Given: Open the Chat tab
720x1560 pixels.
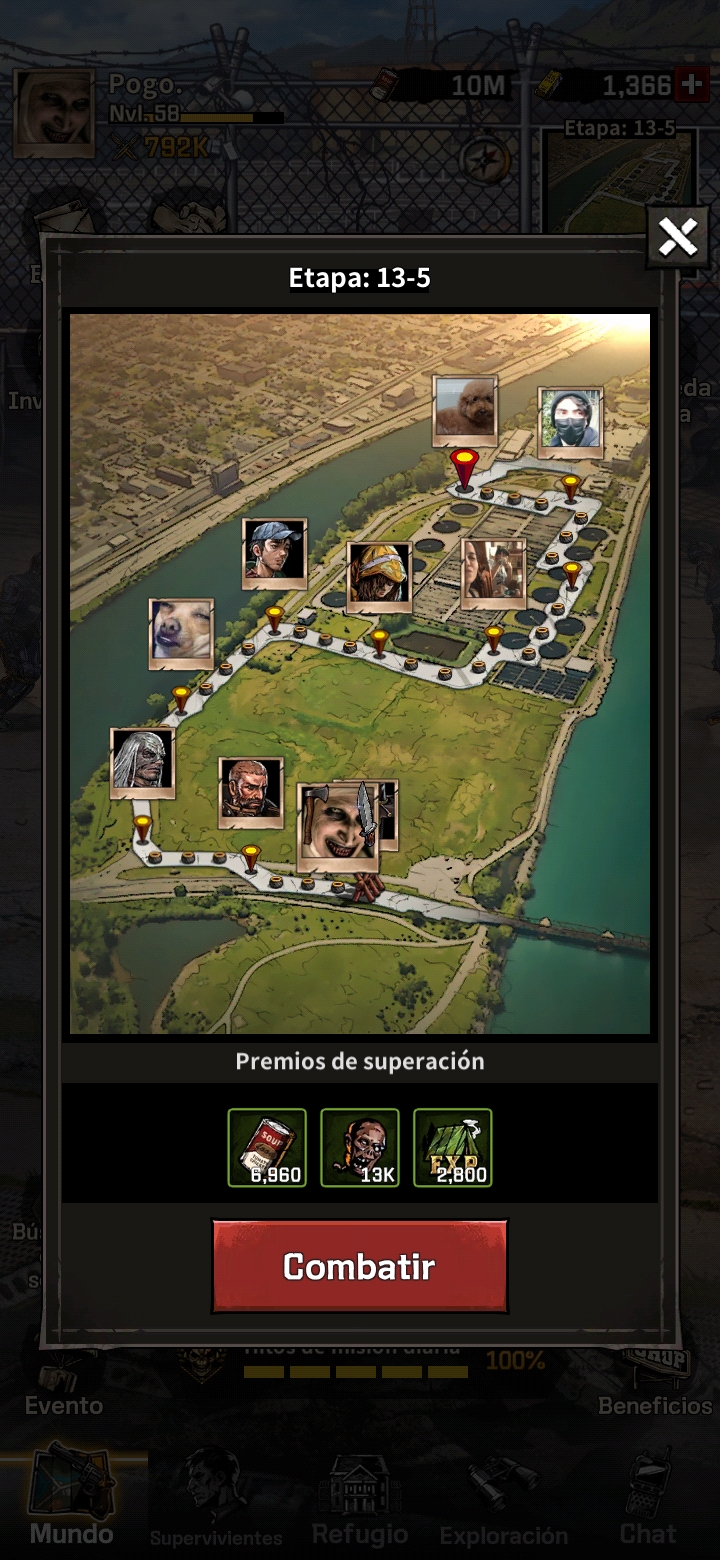Looking at the screenshot, I should [x=648, y=1500].
